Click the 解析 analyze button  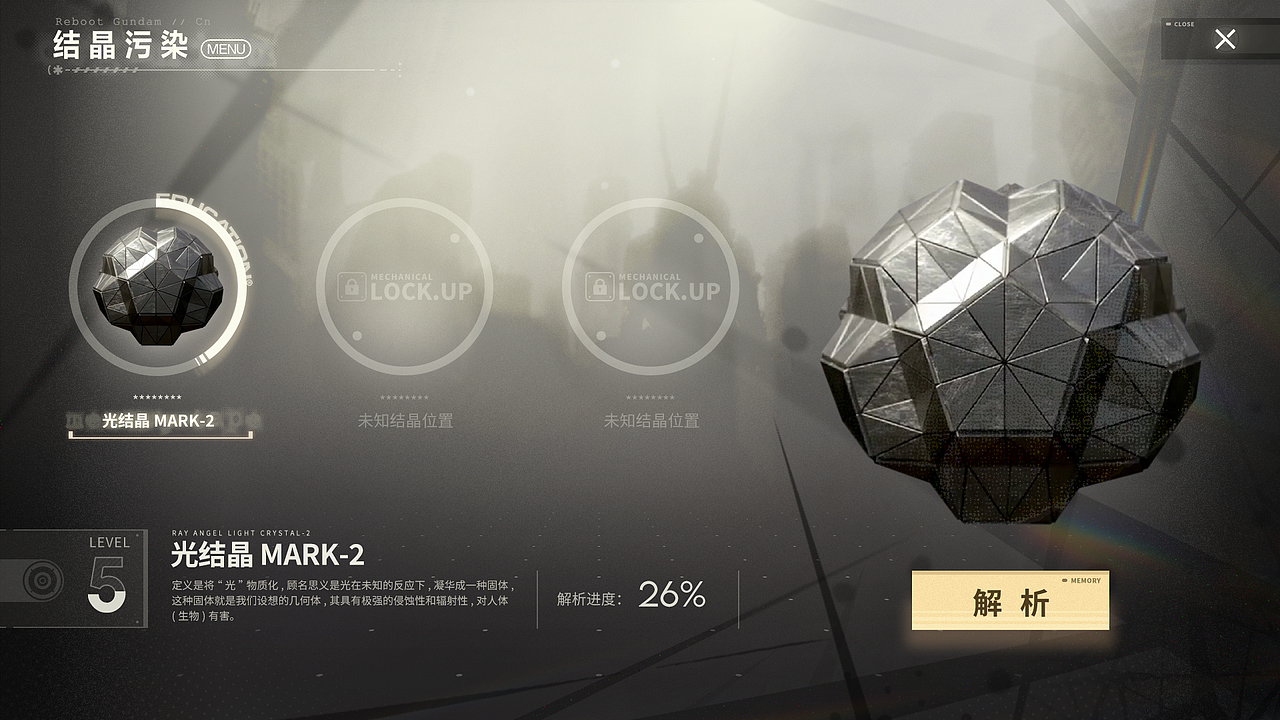pos(1010,601)
